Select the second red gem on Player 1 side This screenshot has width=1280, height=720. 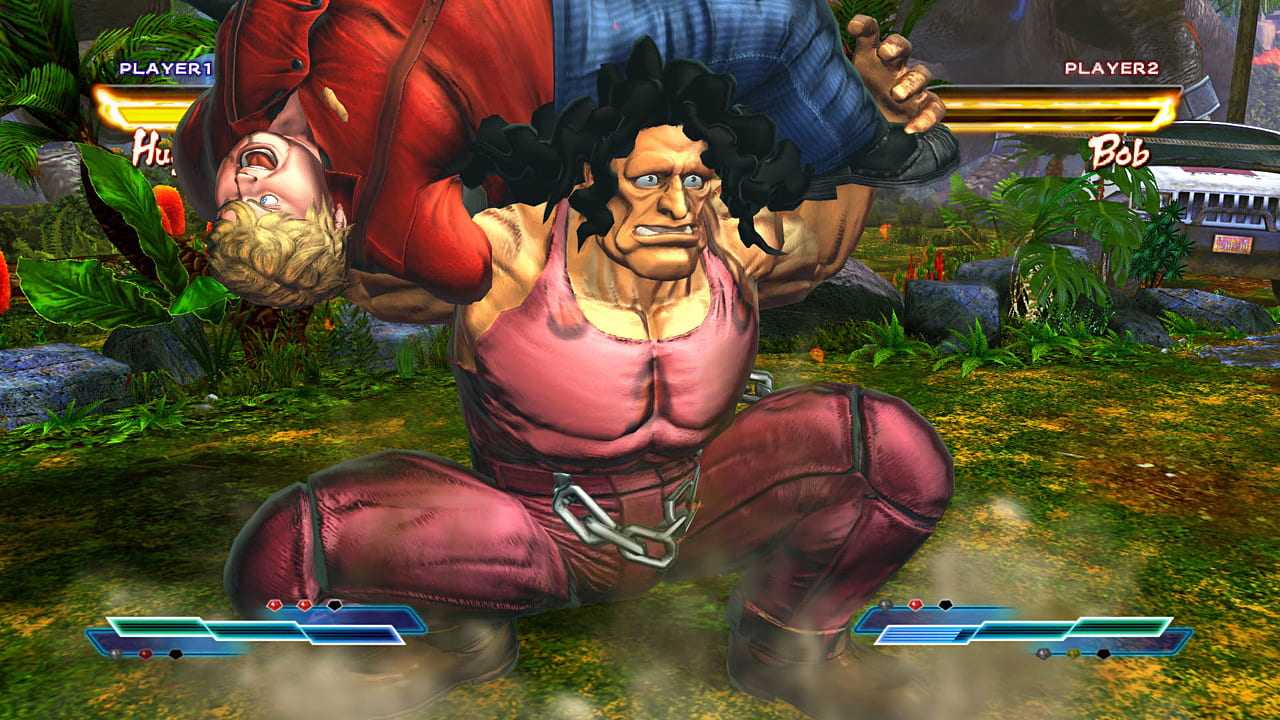(x=304, y=604)
